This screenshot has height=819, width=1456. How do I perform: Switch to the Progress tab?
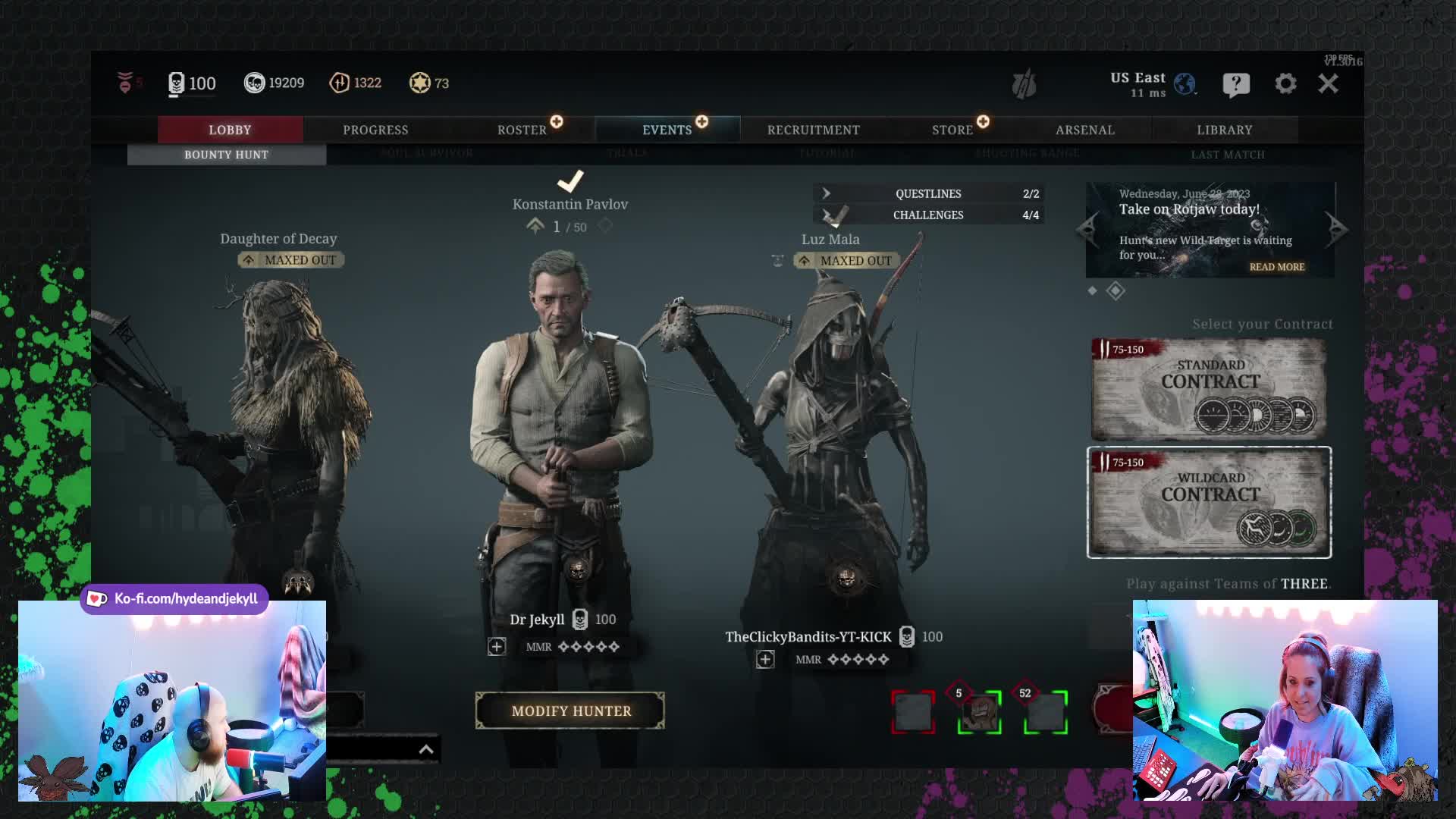click(375, 130)
